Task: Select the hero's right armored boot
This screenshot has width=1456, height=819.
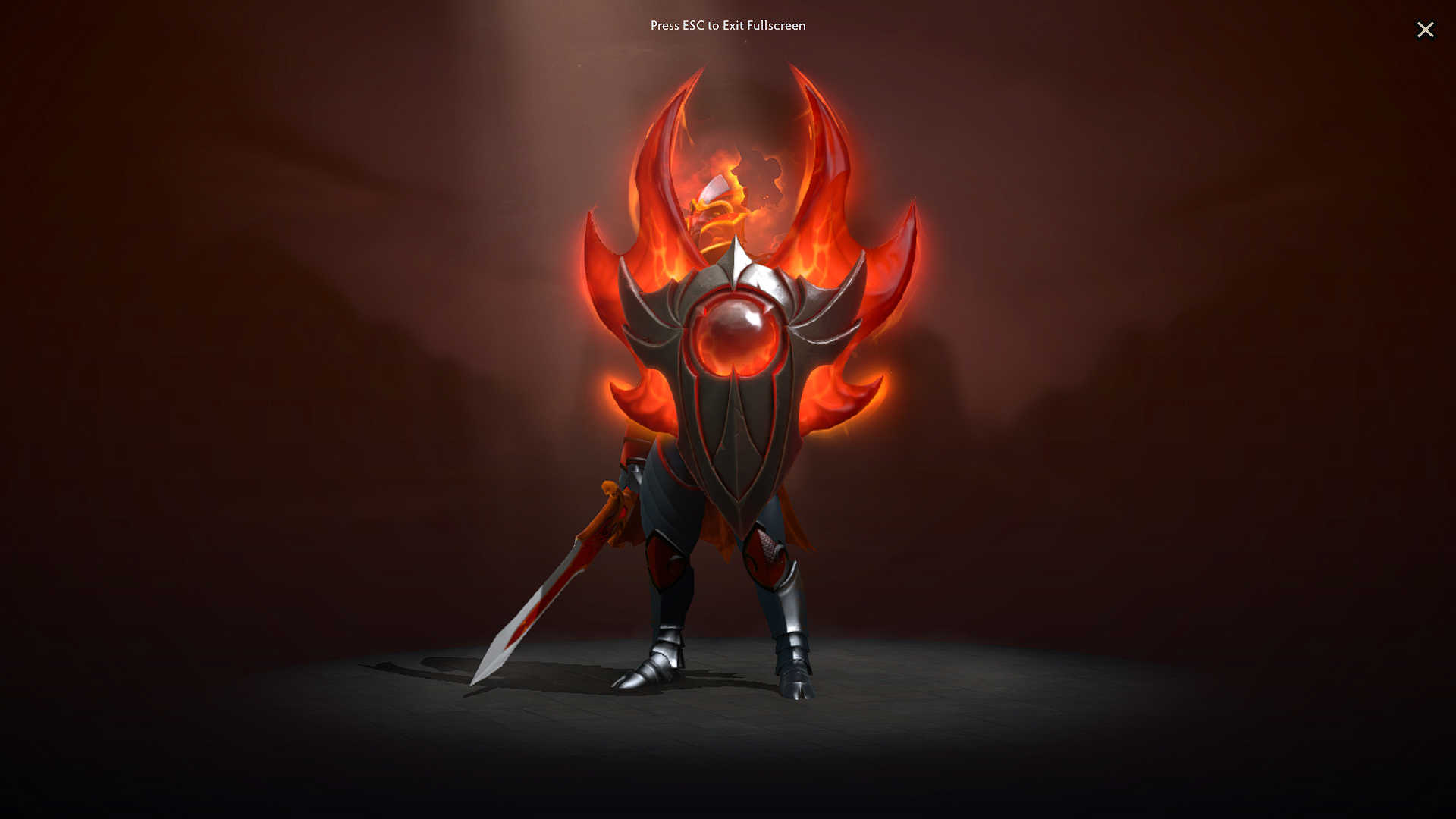Action: (796, 682)
